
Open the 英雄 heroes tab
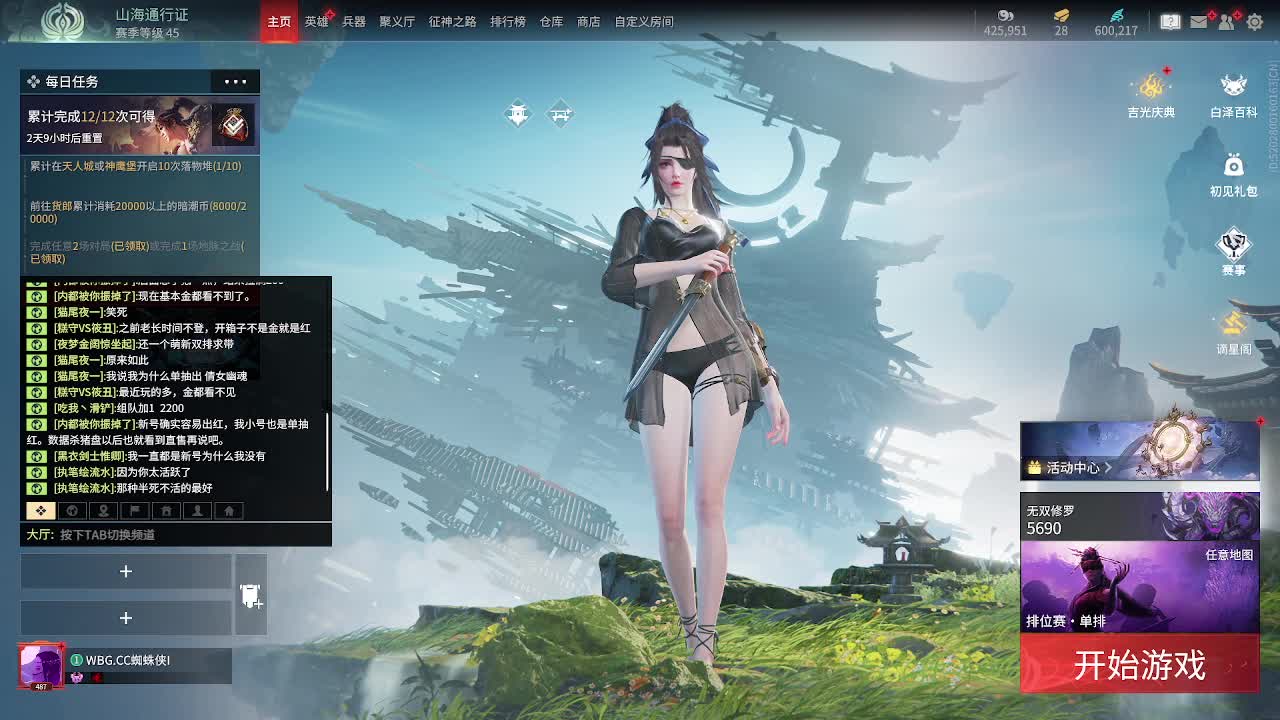click(316, 21)
